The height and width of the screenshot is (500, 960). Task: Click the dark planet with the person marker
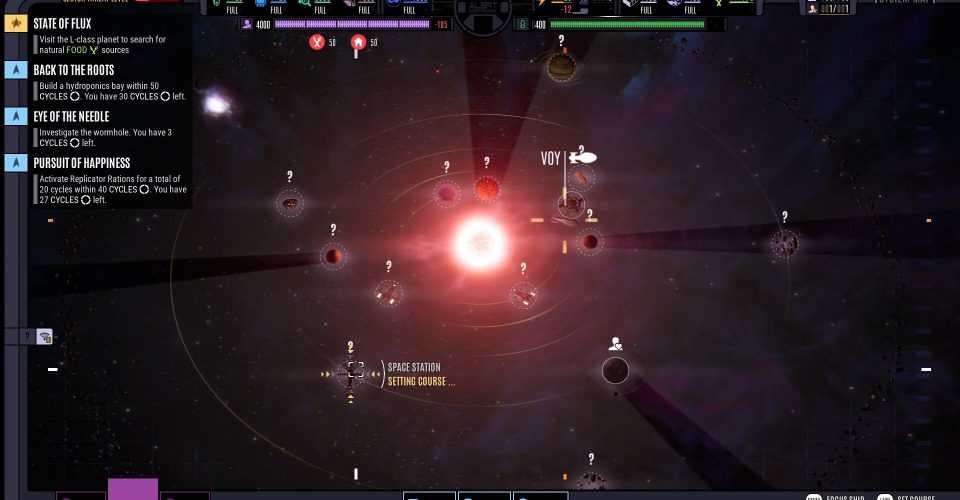click(x=615, y=370)
